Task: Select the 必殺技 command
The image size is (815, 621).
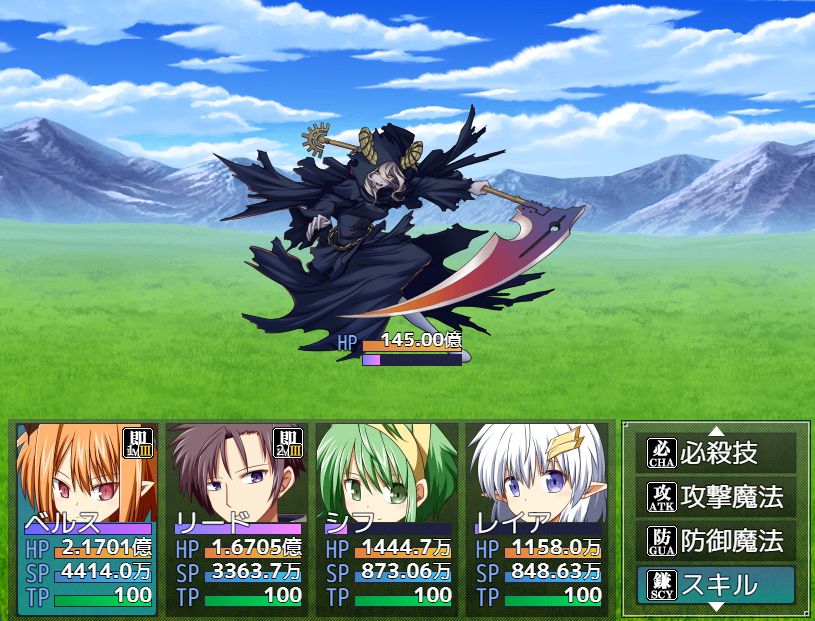Action: point(716,453)
